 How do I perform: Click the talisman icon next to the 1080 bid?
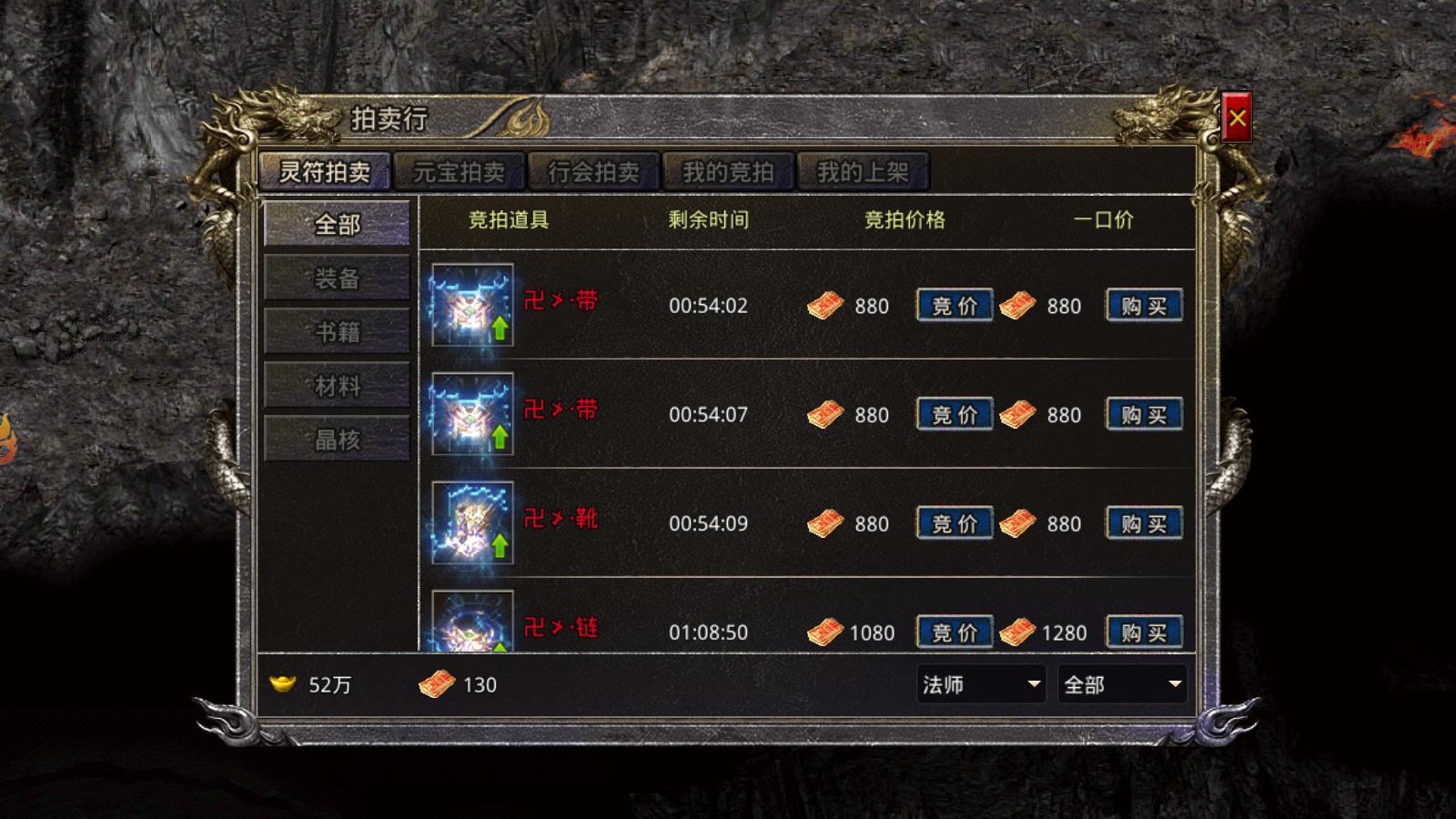[x=826, y=632]
